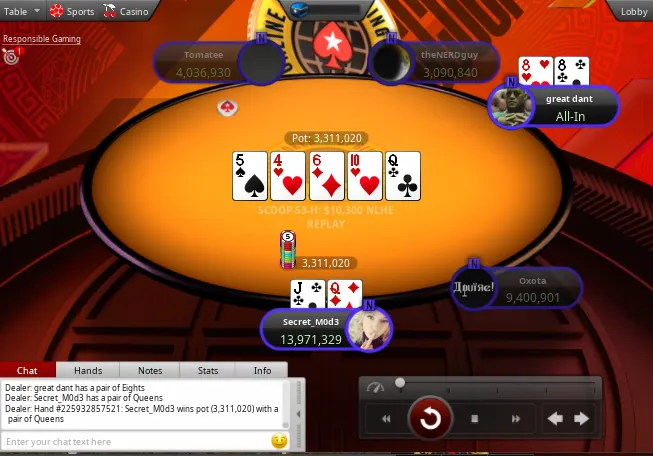The height and width of the screenshot is (456, 653).
Task: Switch to the Chat tab
Action: pyautogui.click(x=28, y=370)
